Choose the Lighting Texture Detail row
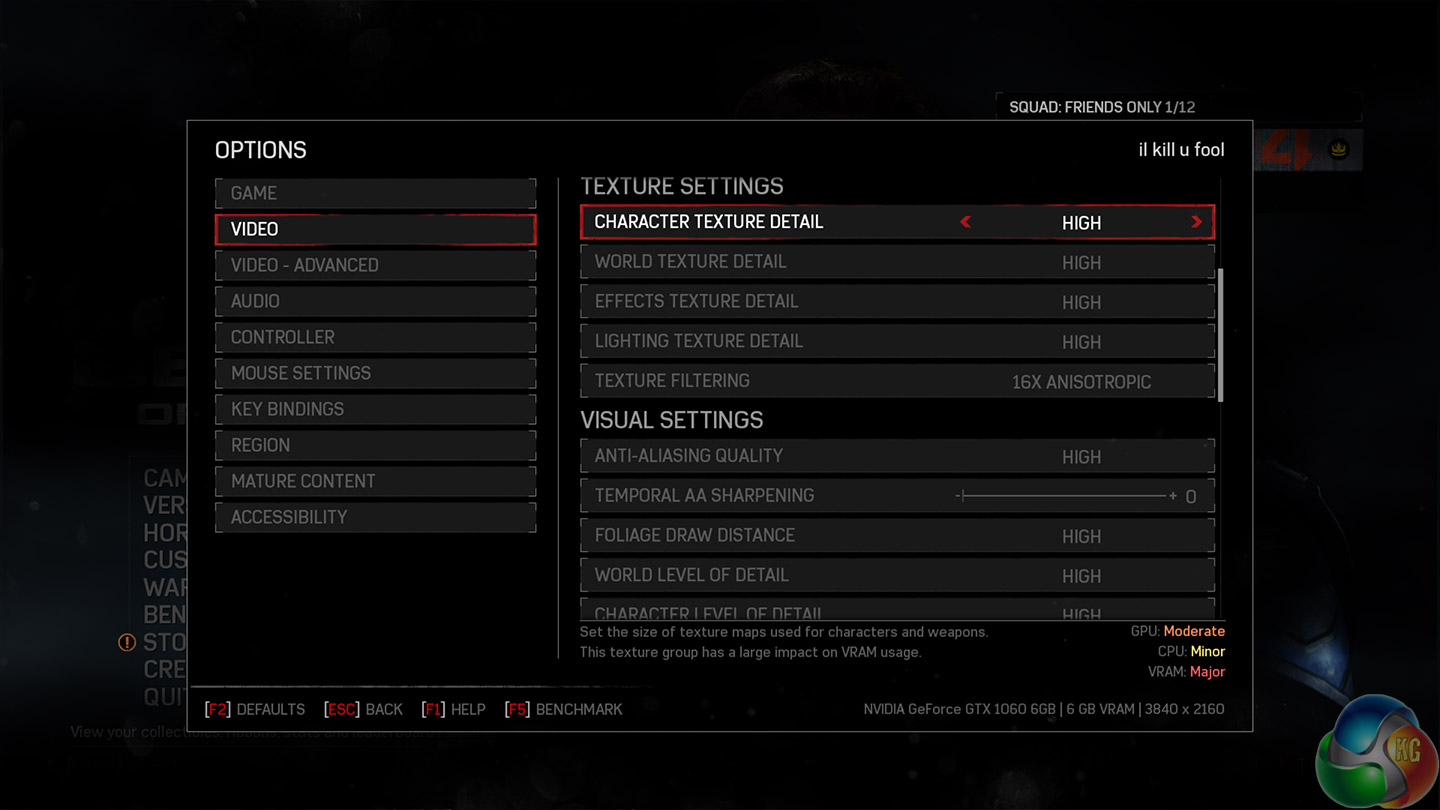 click(897, 341)
